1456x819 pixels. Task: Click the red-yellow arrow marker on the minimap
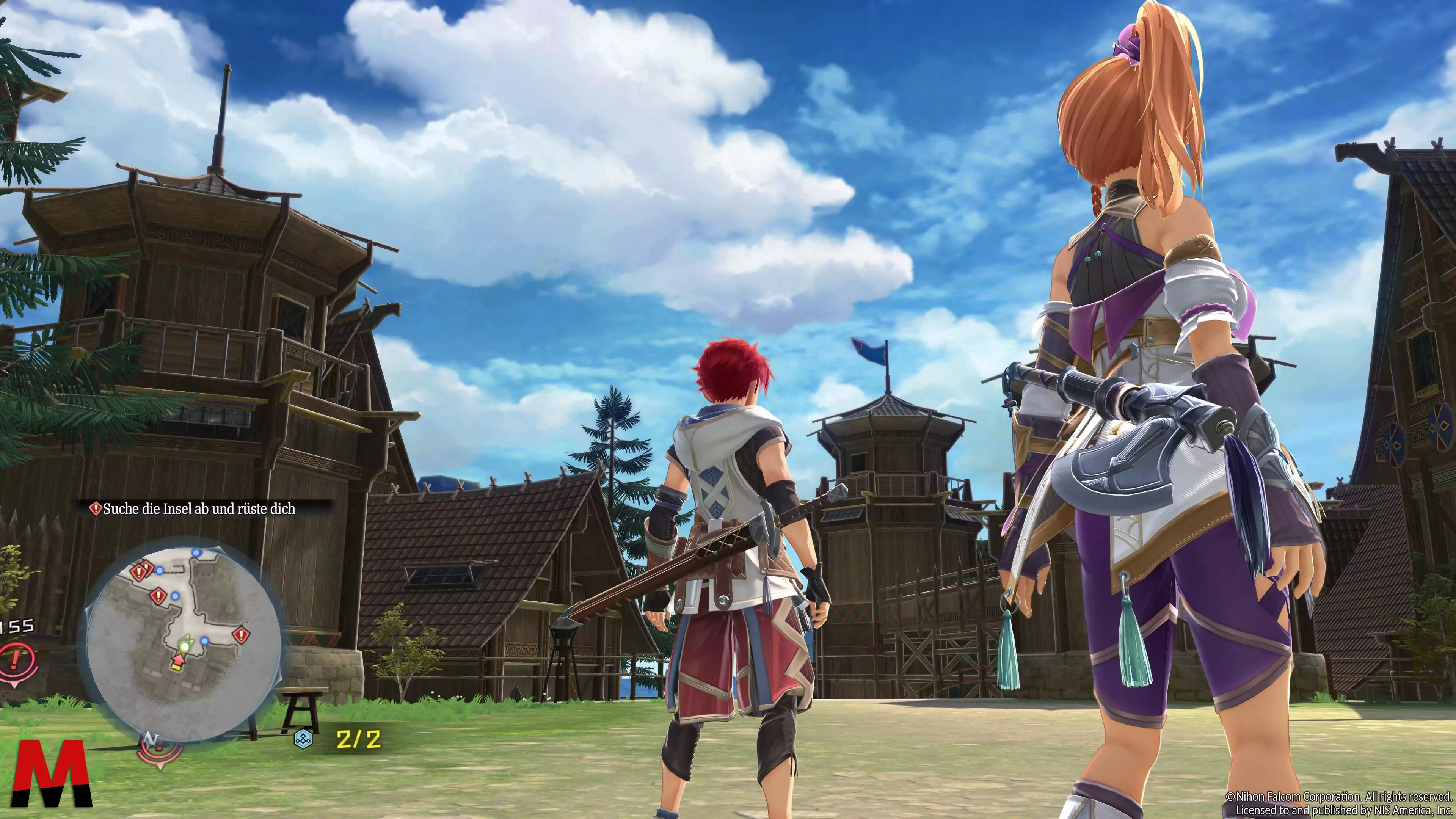point(178,660)
